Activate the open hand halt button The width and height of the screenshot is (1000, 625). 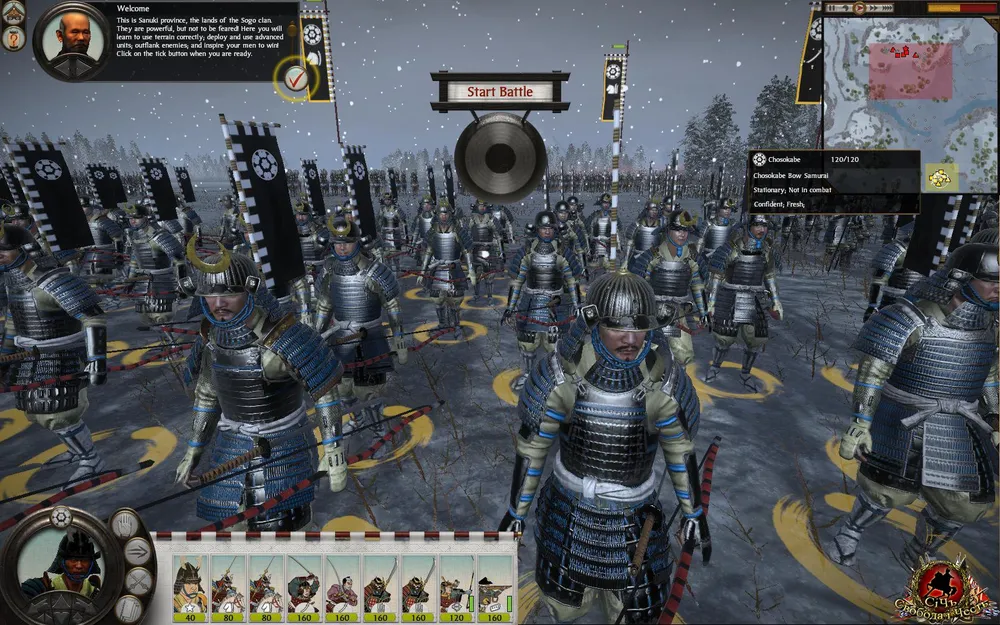(127, 523)
